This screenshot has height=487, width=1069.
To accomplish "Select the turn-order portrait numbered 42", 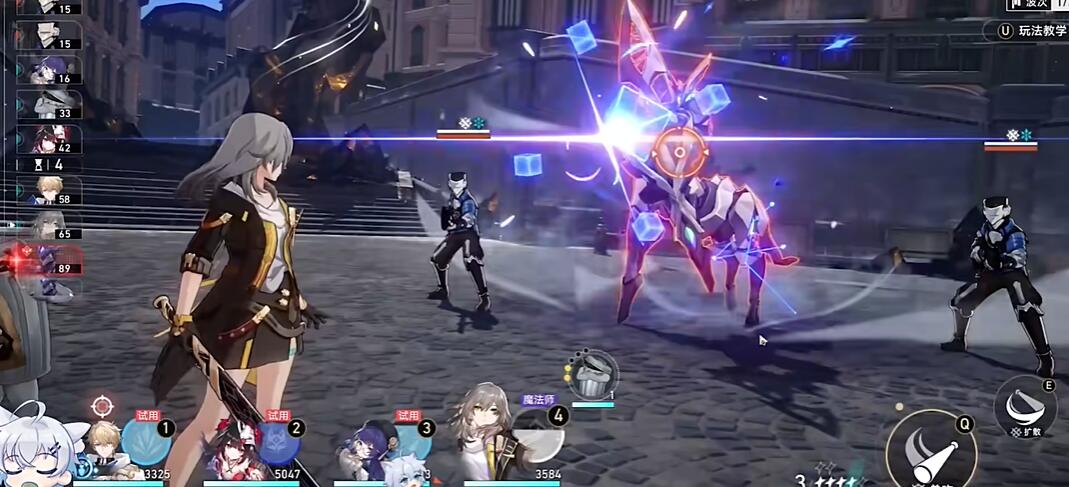I will pyautogui.click(x=48, y=139).
